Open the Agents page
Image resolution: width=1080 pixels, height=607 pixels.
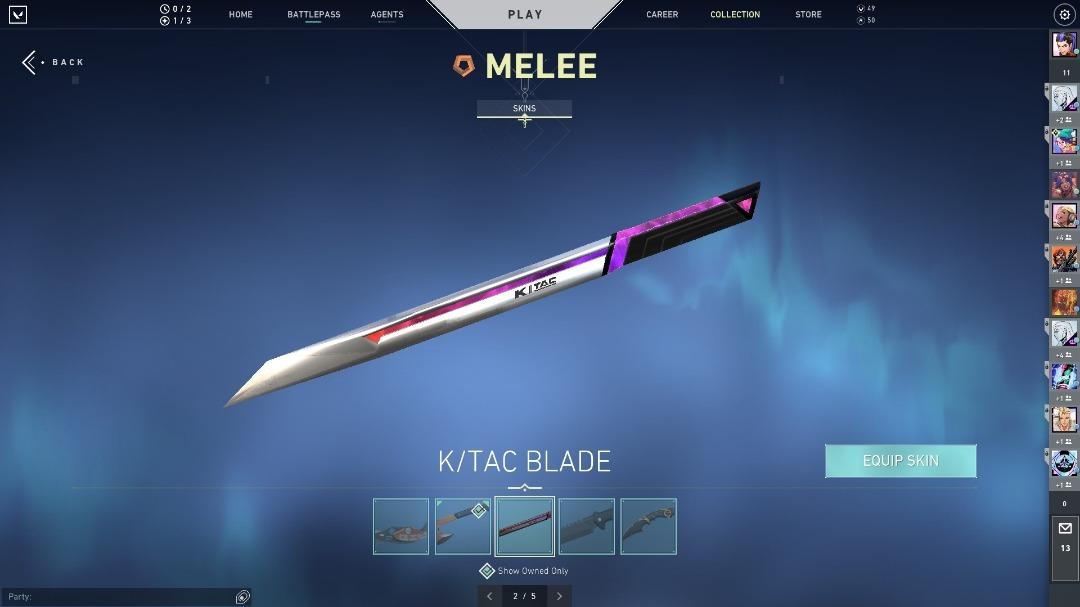pos(387,15)
